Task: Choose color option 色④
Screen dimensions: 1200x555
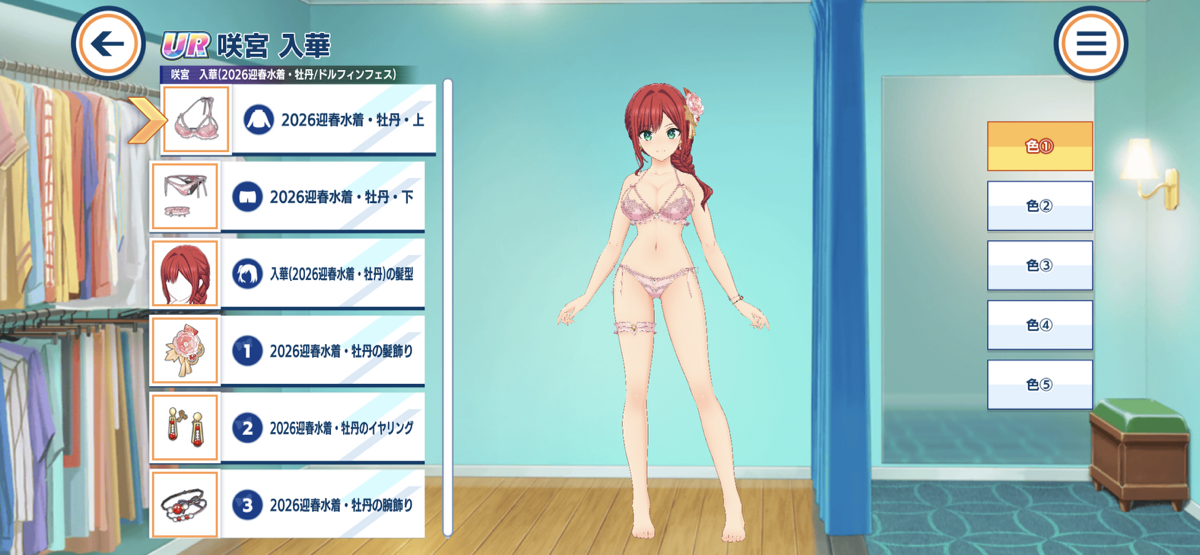Action: 1040,325
